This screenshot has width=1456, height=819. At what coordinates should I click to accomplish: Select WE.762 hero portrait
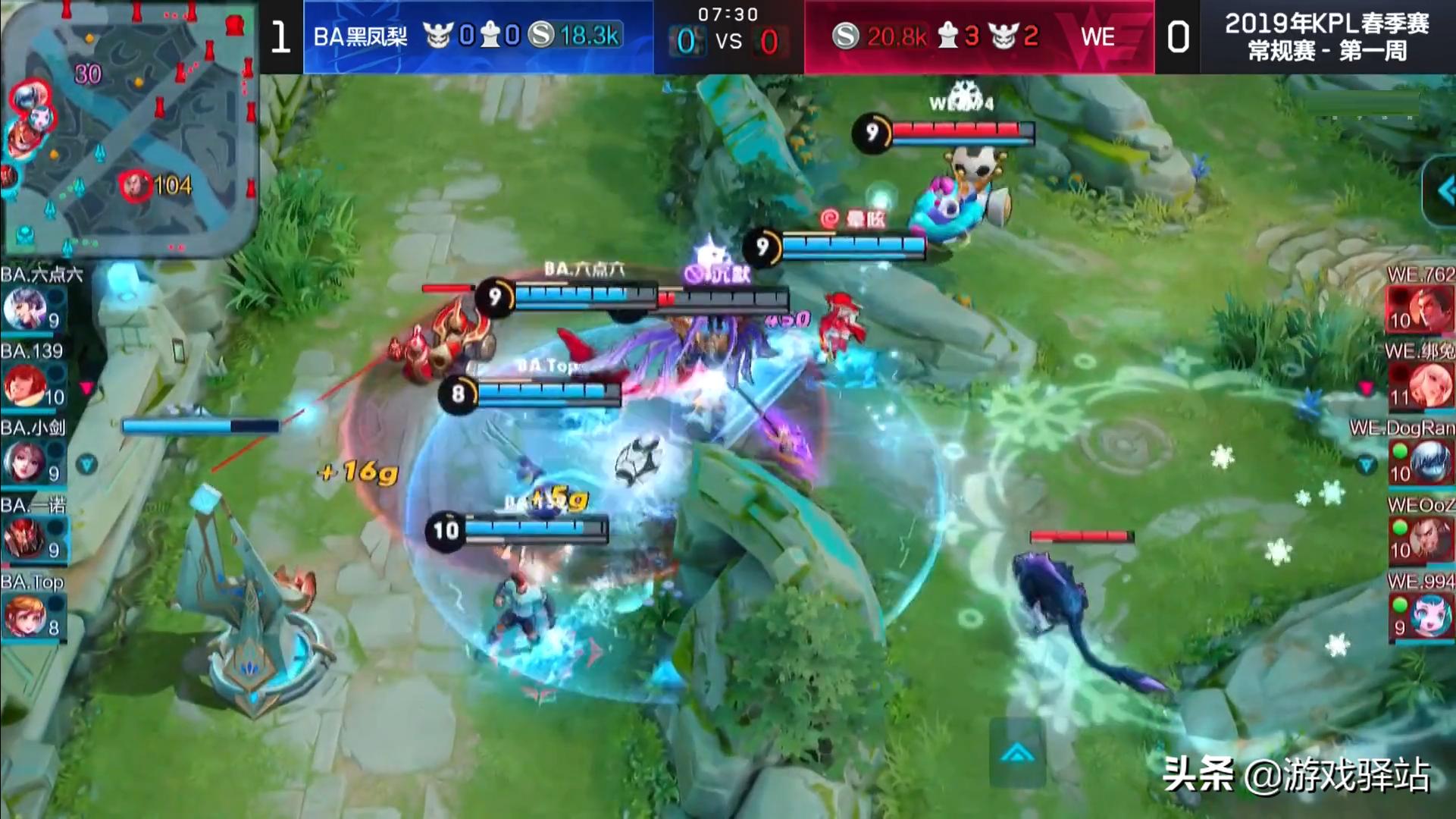pos(1420,309)
